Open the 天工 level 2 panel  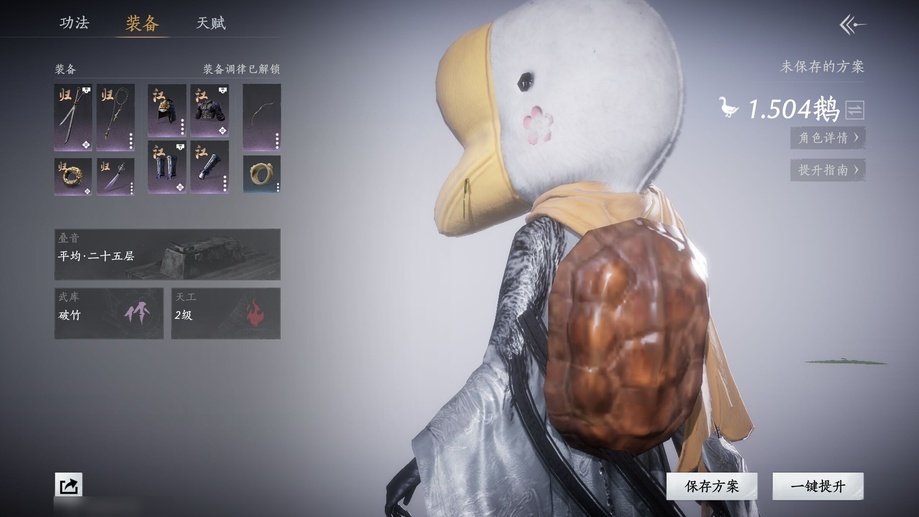tap(225, 313)
